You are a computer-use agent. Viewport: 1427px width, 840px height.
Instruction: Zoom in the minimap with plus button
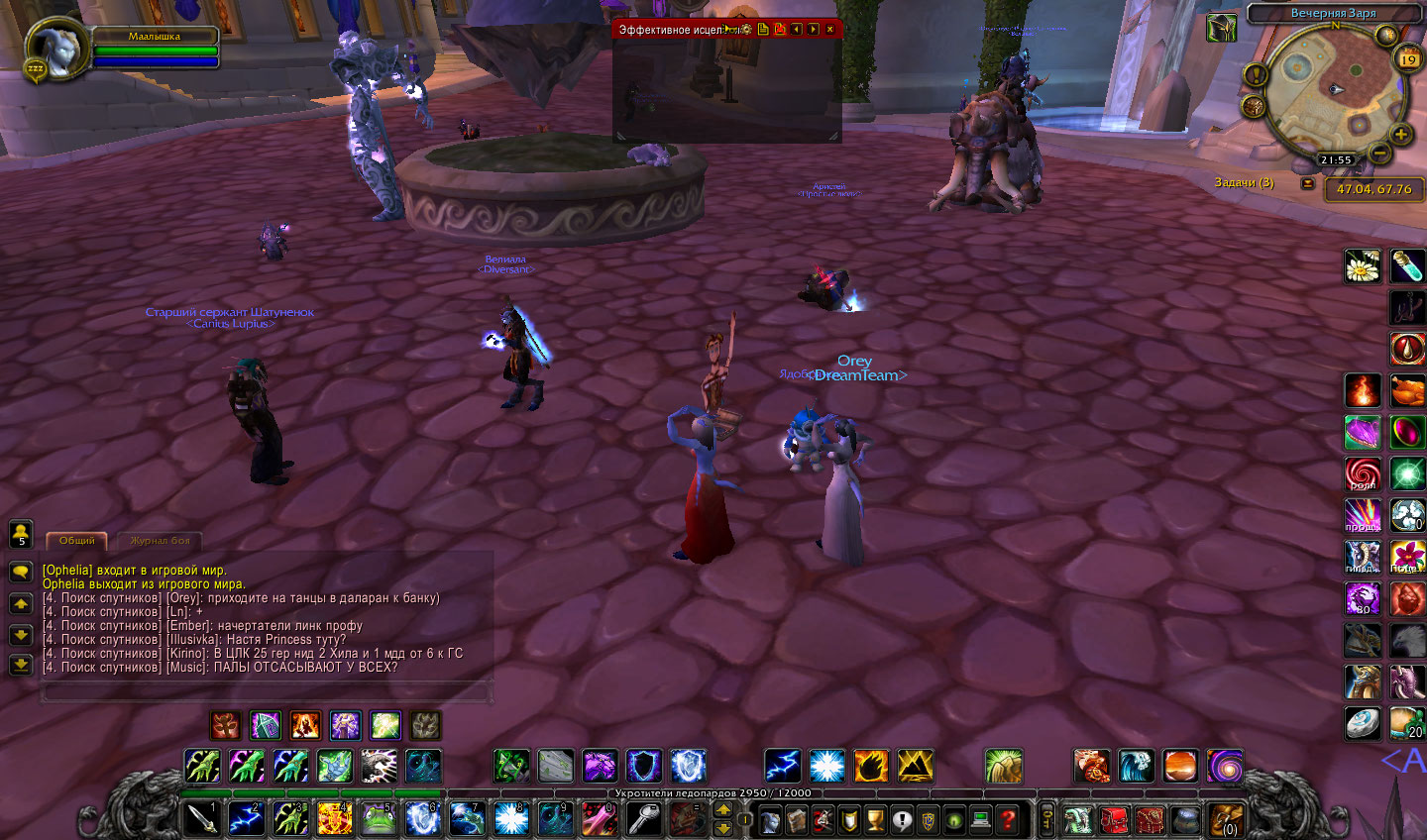(x=1400, y=135)
